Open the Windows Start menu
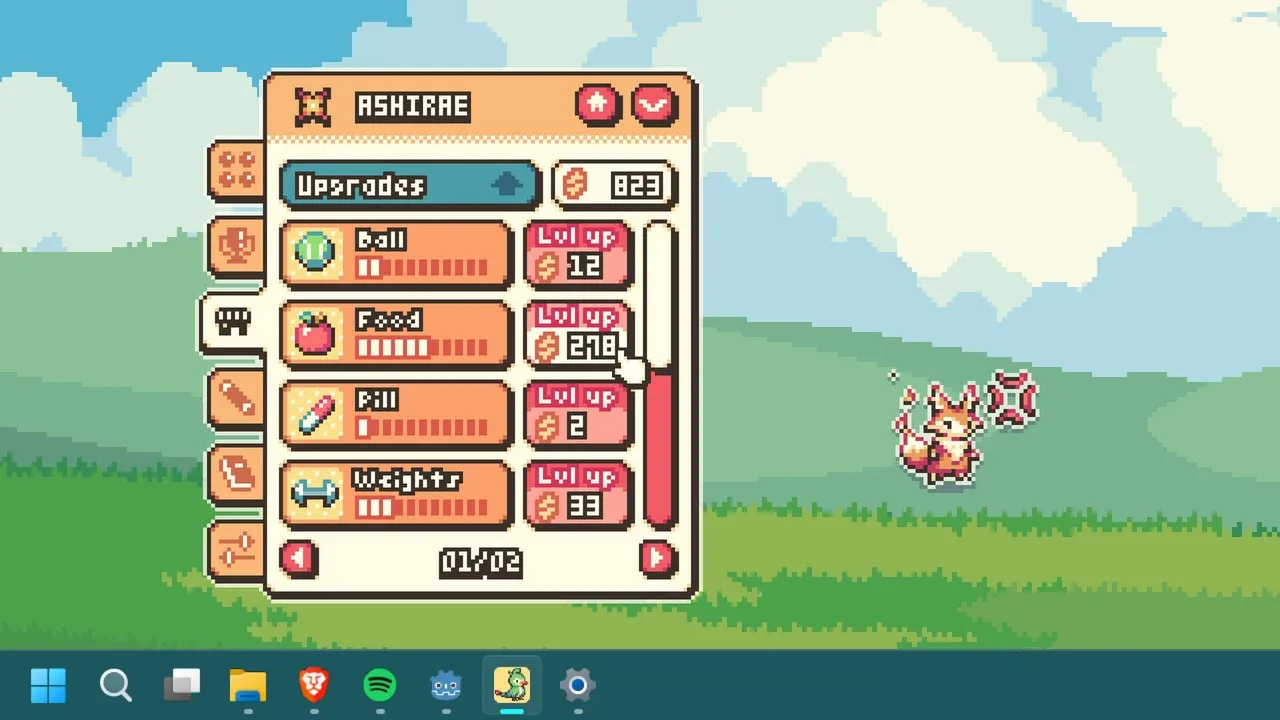 click(x=48, y=686)
